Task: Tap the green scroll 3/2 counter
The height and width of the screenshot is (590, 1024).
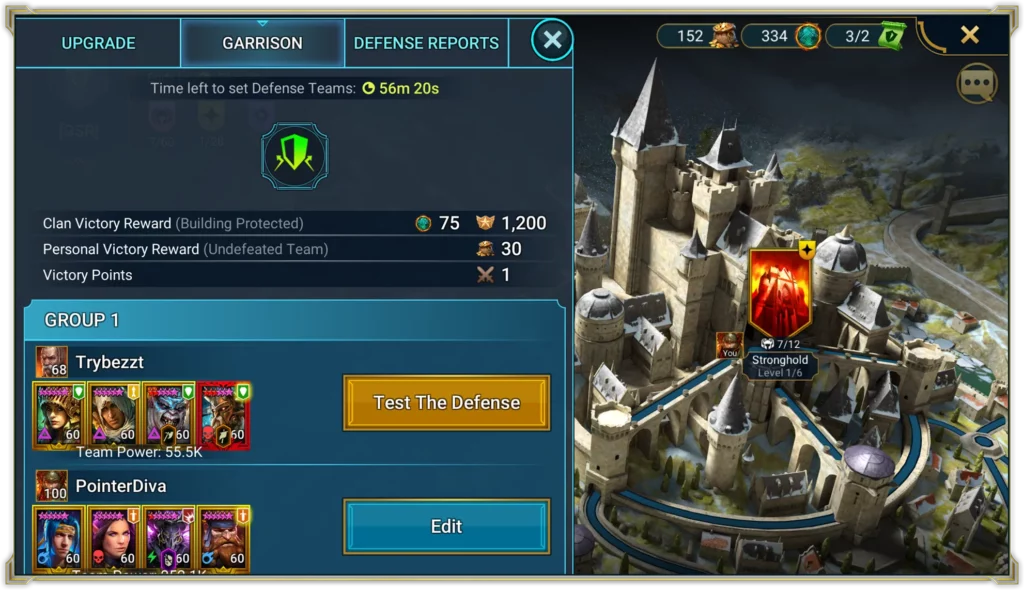Action: (x=865, y=36)
